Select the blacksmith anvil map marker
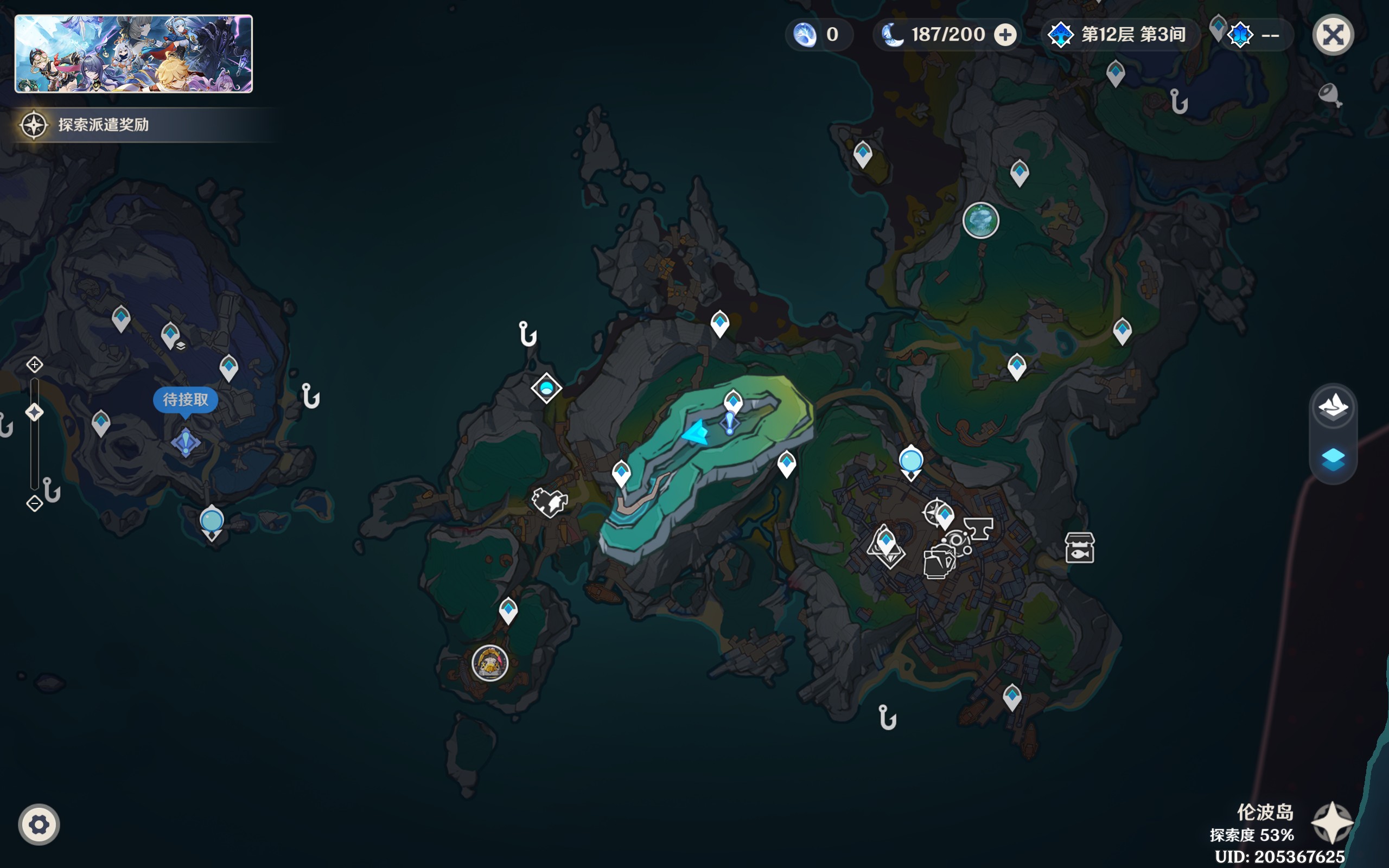This screenshot has height=868, width=1389. (979, 527)
